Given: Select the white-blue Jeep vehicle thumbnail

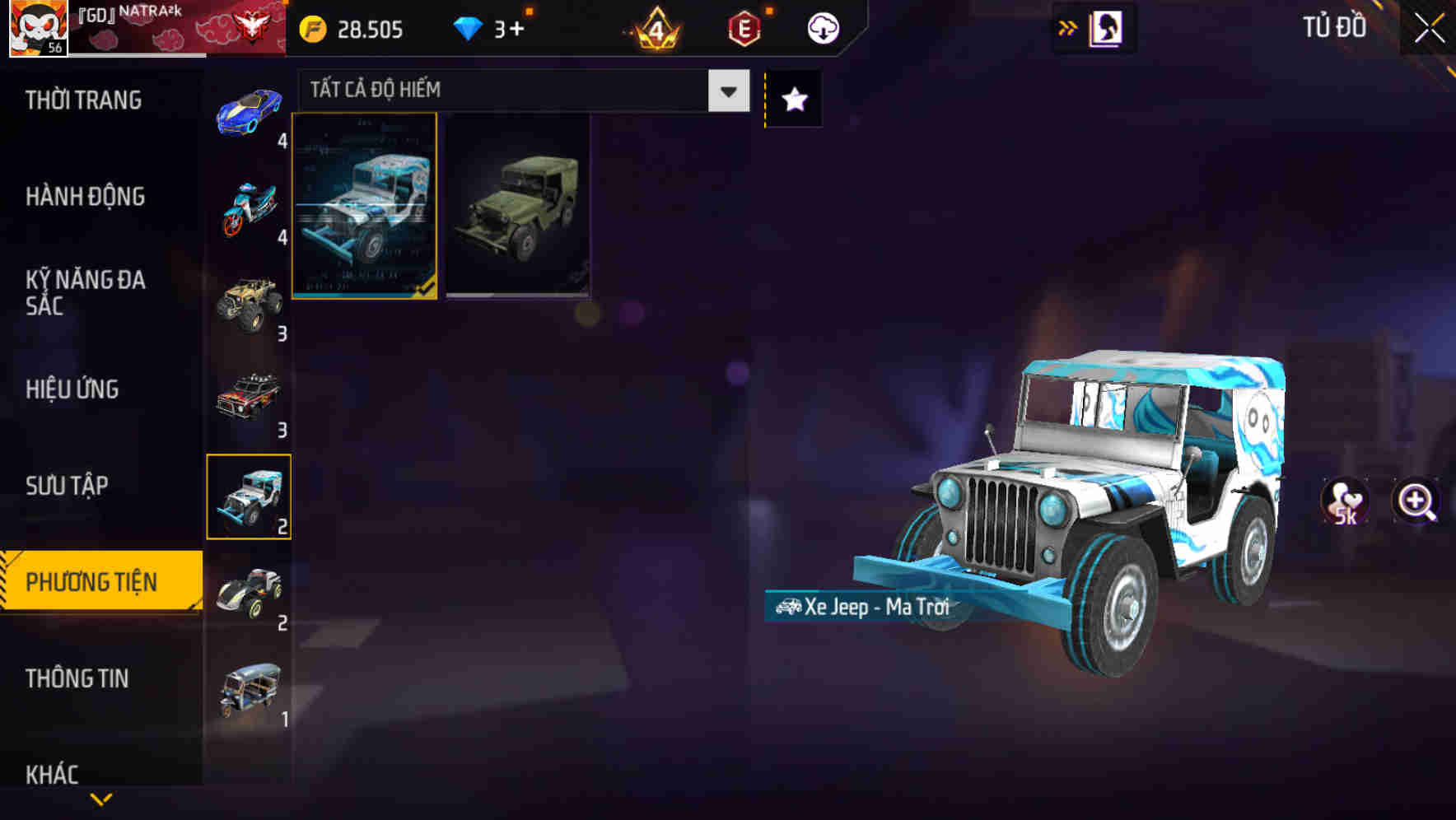Looking at the screenshot, I should point(365,208).
